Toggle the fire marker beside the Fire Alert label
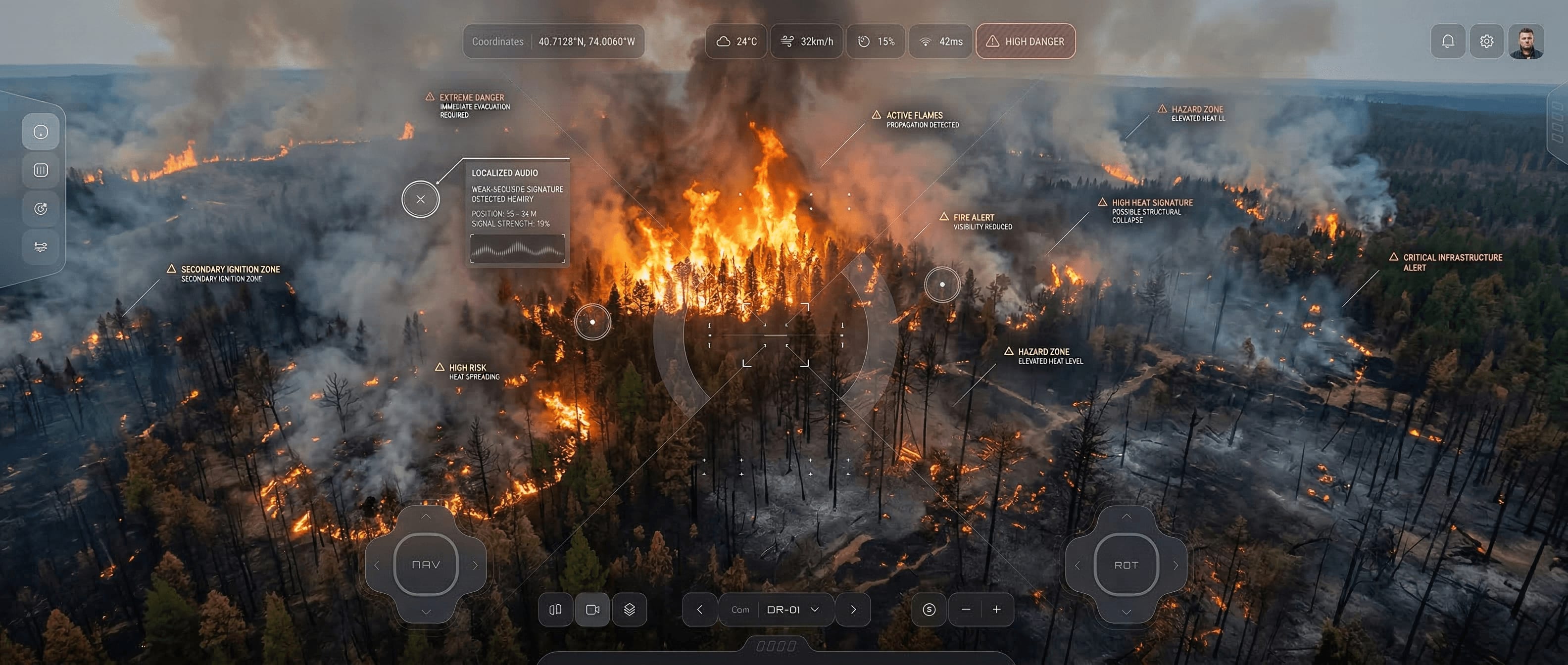The height and width of the screenshot is (665, 1568). coord(942,284)
